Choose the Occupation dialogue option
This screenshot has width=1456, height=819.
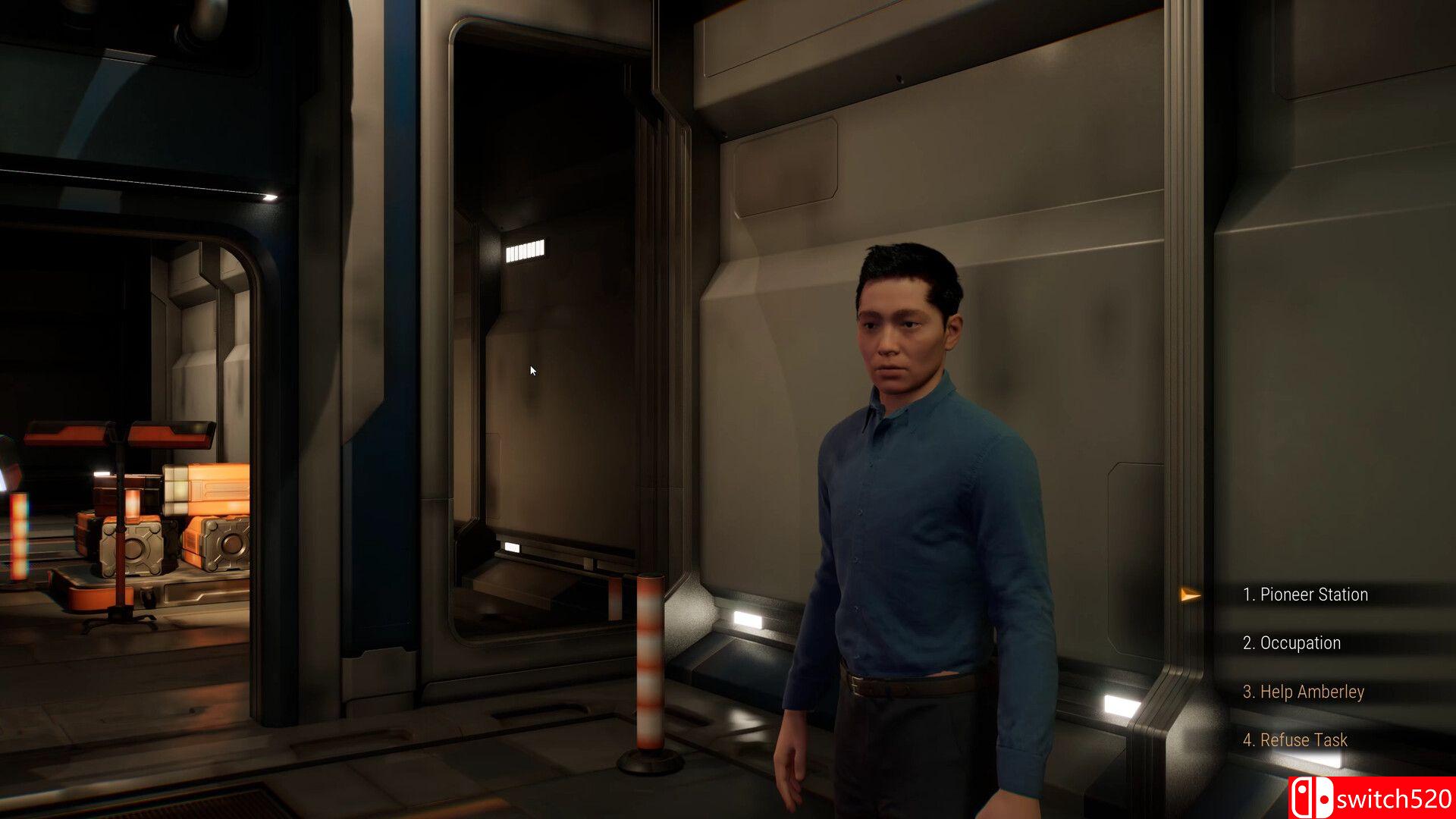[x=1291, y=643]
